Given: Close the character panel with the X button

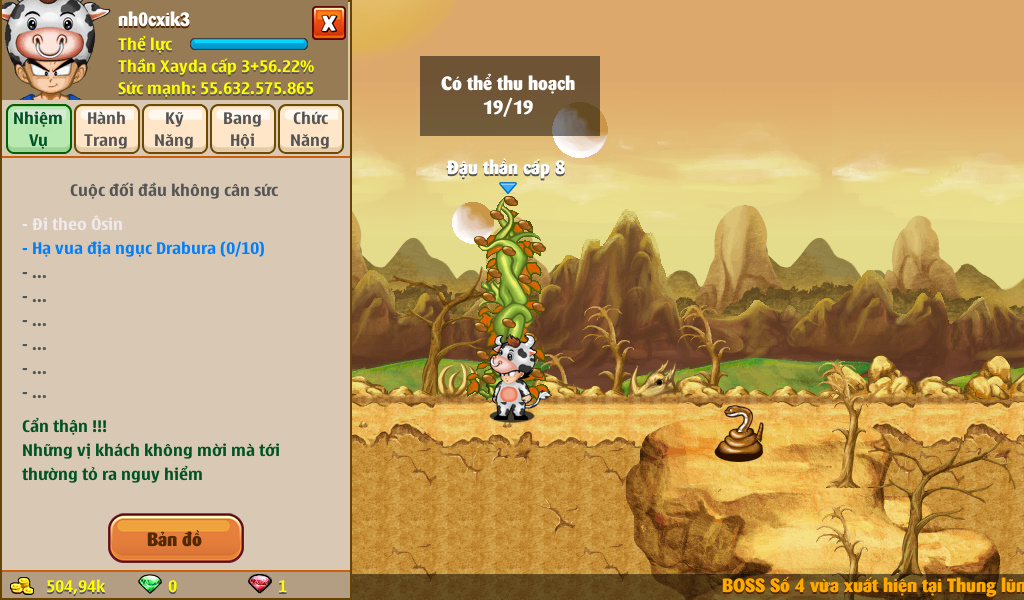Looking at the screenshot, I should point(328,23).
